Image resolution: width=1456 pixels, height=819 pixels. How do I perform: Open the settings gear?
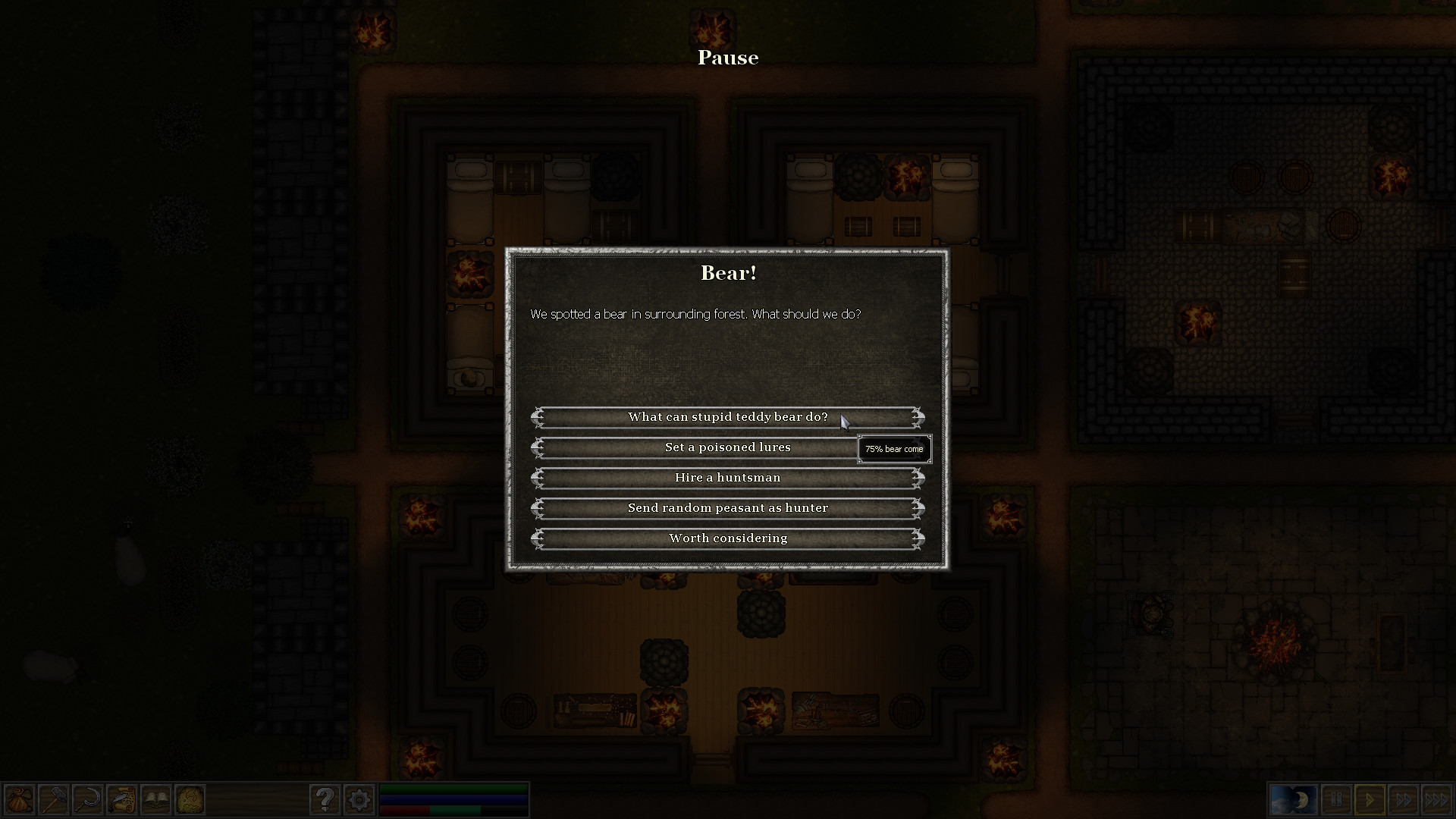point(359,799)
